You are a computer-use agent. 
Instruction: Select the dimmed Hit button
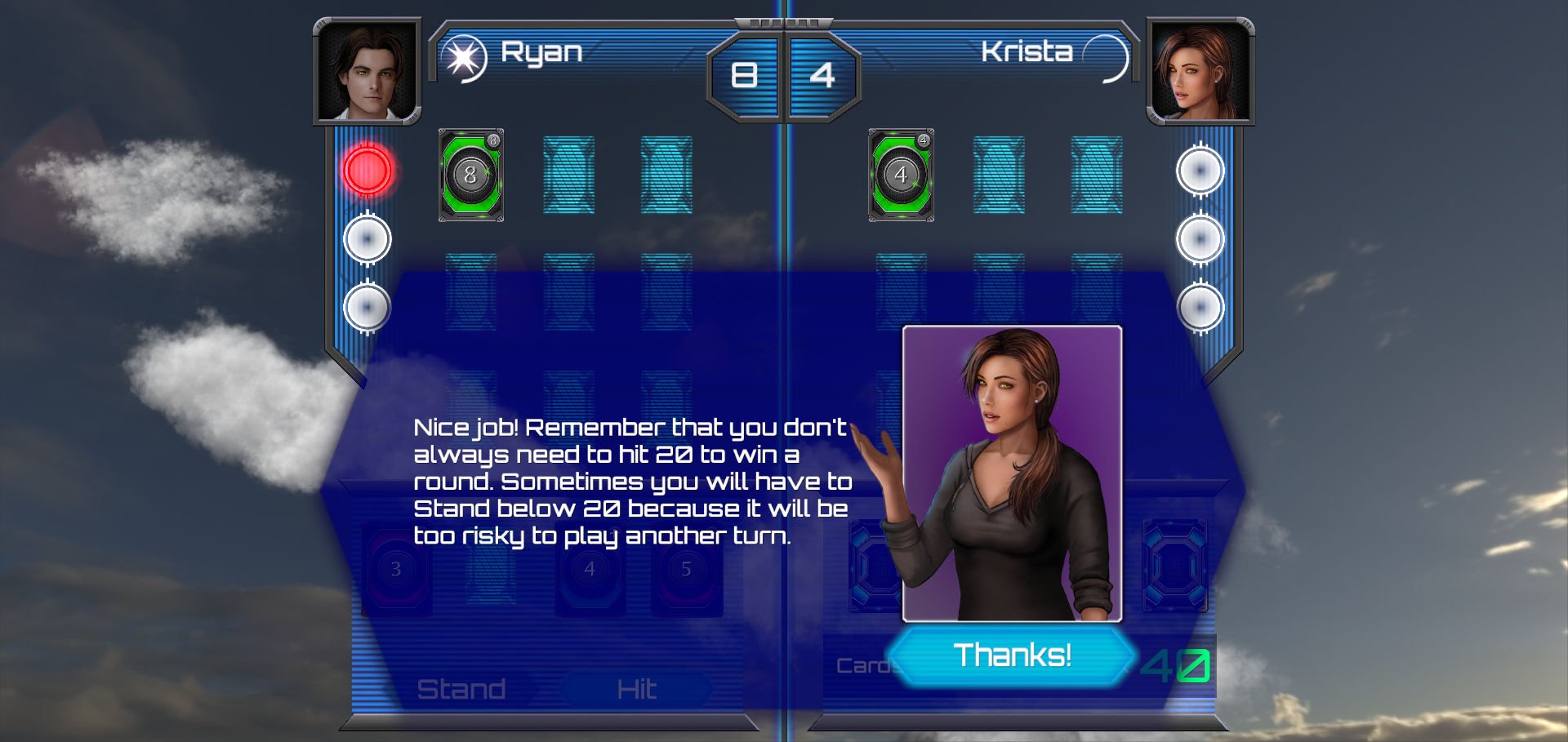[x=636, y=689]
